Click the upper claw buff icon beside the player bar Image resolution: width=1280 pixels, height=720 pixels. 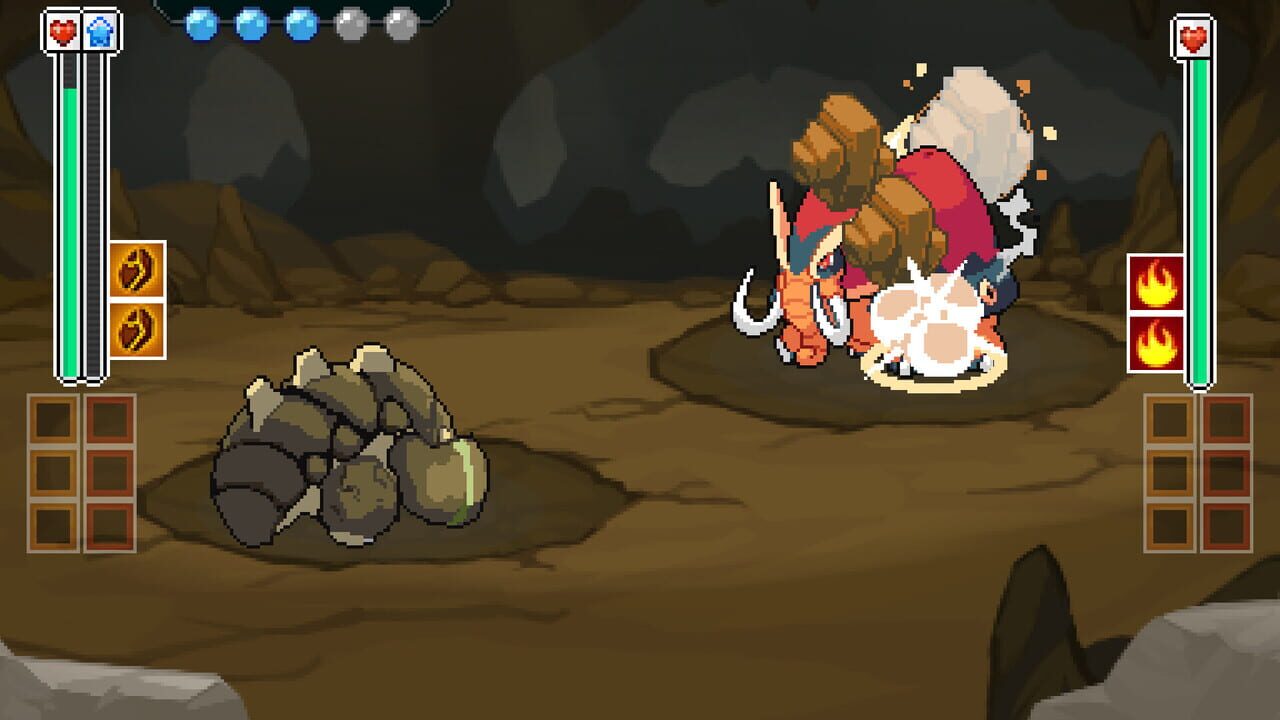coord(136,269)
